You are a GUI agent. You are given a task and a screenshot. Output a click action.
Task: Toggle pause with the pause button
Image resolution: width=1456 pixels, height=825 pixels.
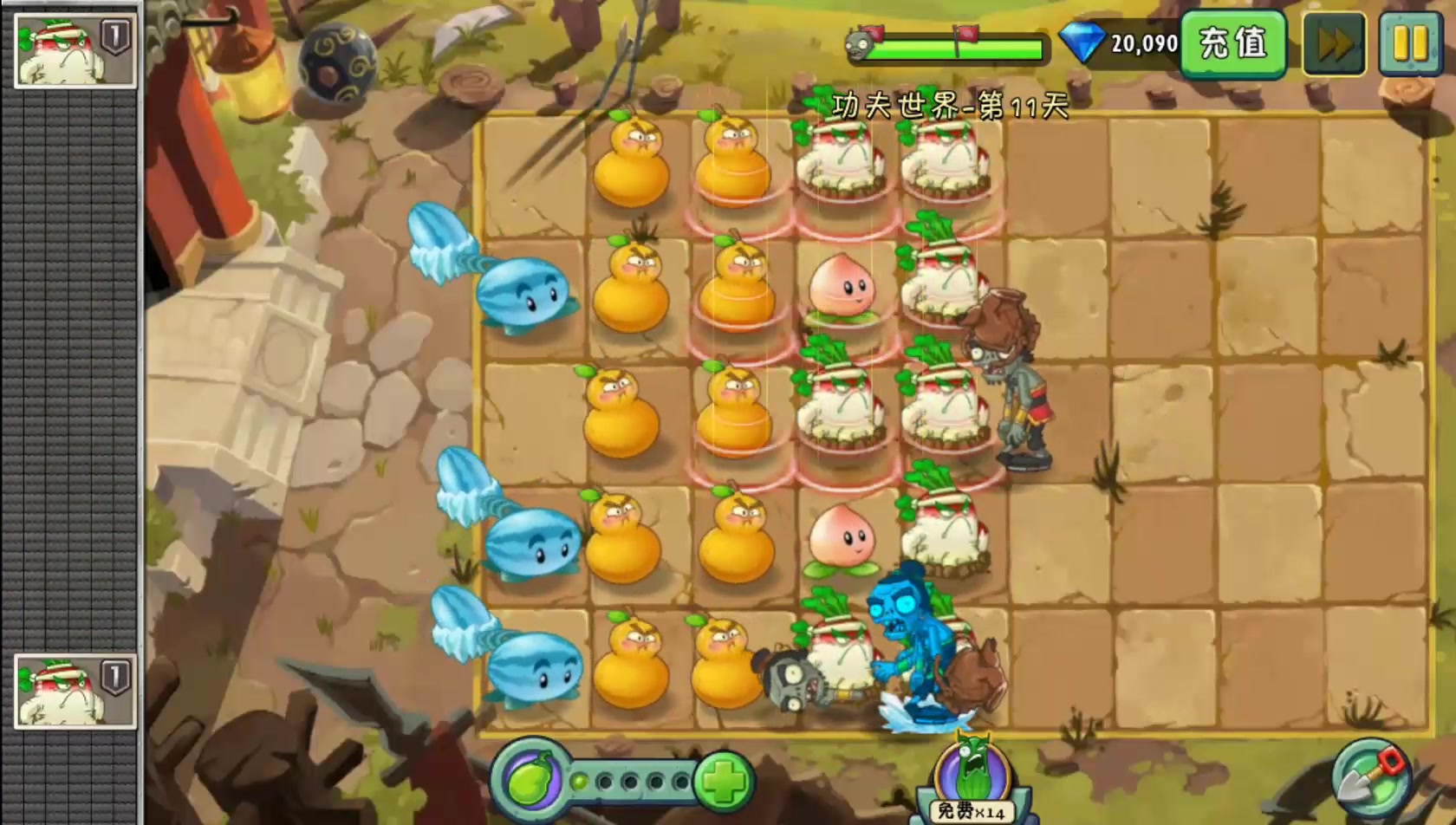[1410, 42]
